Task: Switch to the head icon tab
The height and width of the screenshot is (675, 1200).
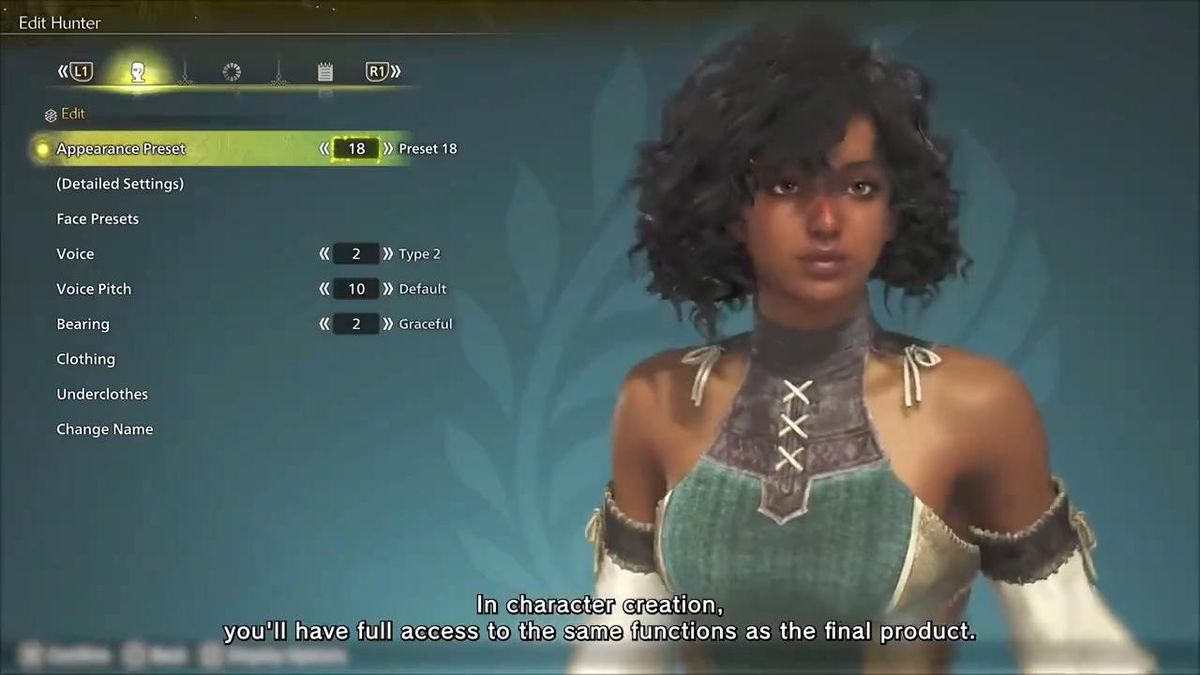Action: (x=139, y=72)
